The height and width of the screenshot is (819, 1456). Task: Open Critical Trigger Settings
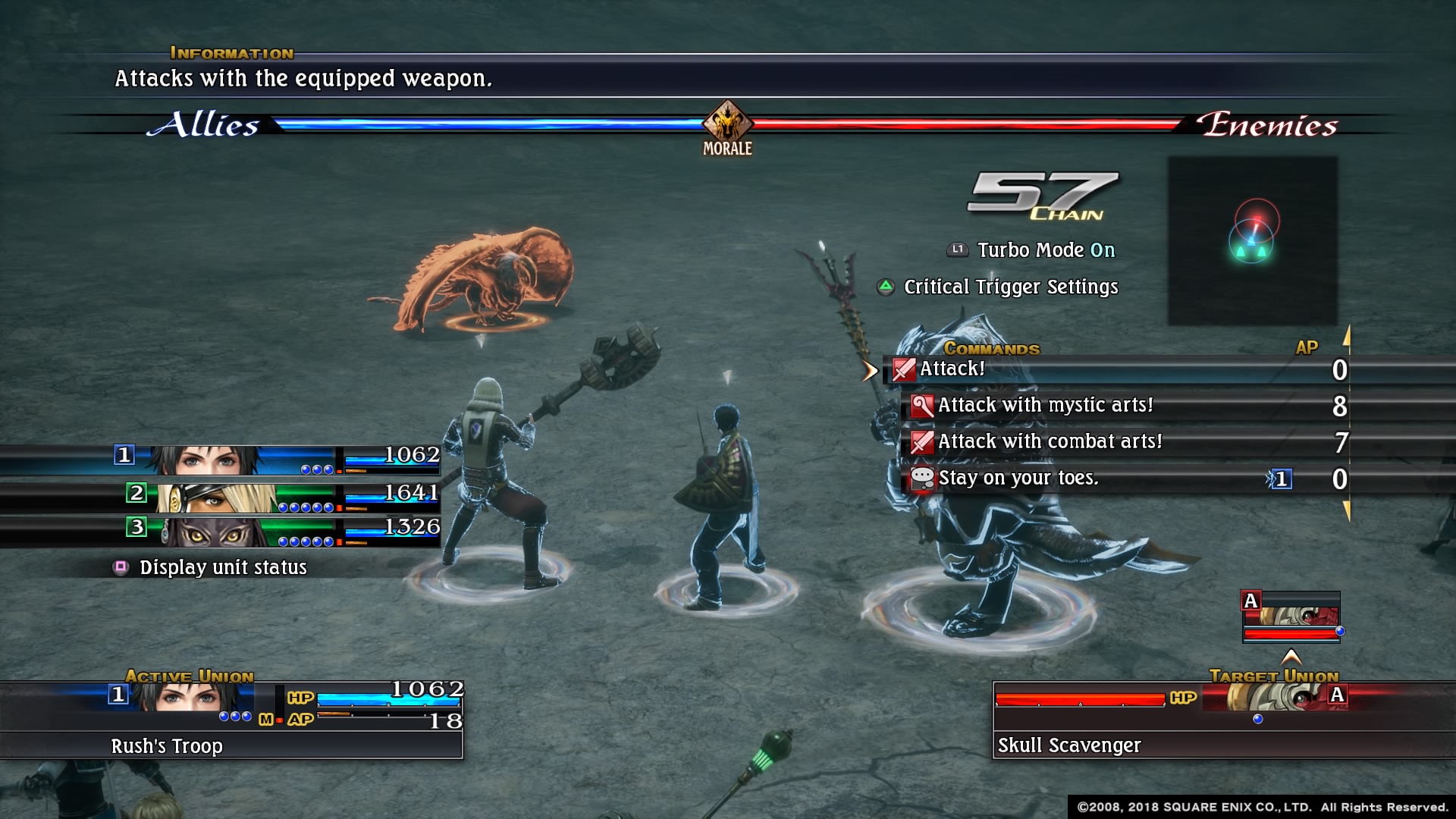coord(1010,287)
